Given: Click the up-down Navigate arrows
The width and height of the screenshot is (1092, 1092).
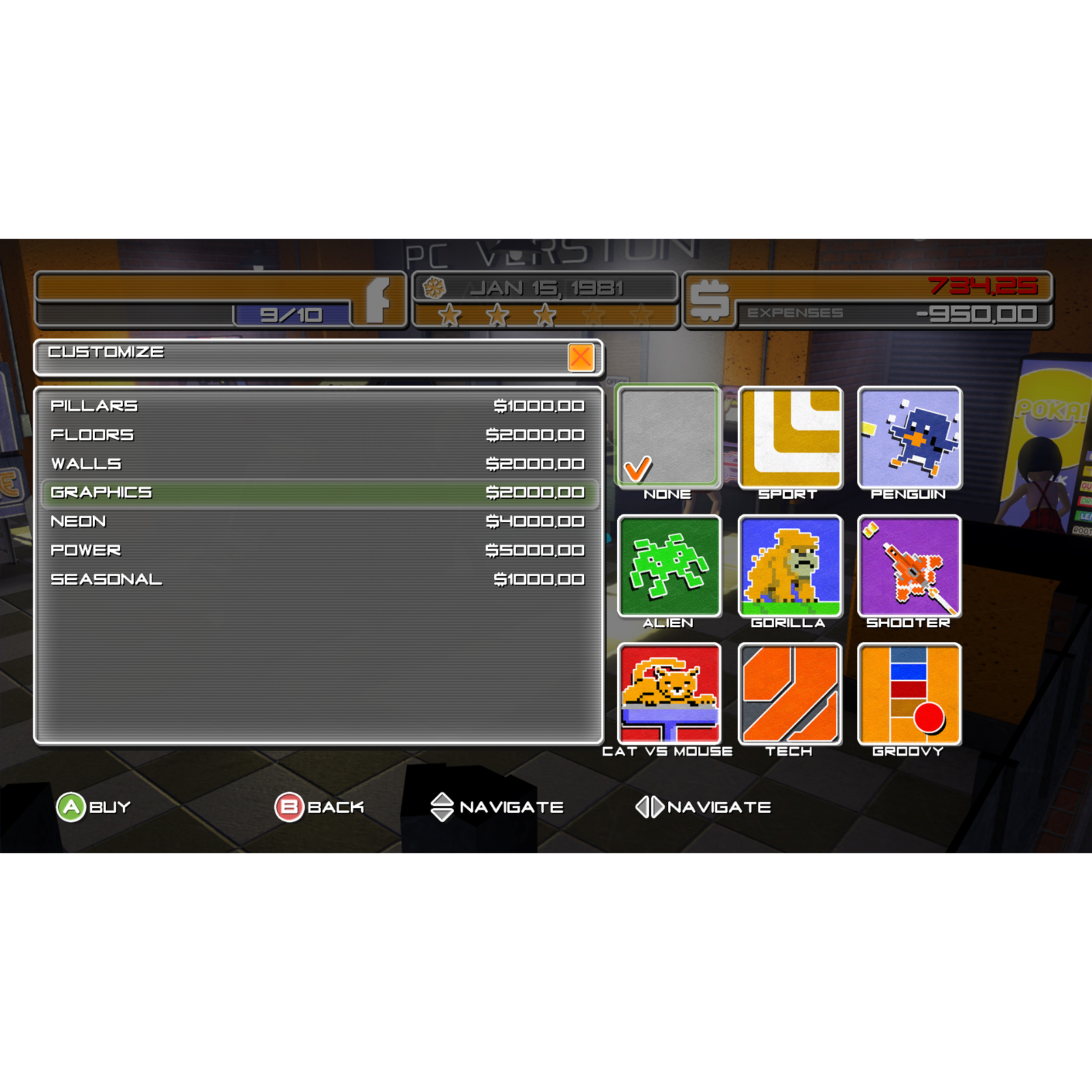Looking at the screenshot, I should click(442, 806).
